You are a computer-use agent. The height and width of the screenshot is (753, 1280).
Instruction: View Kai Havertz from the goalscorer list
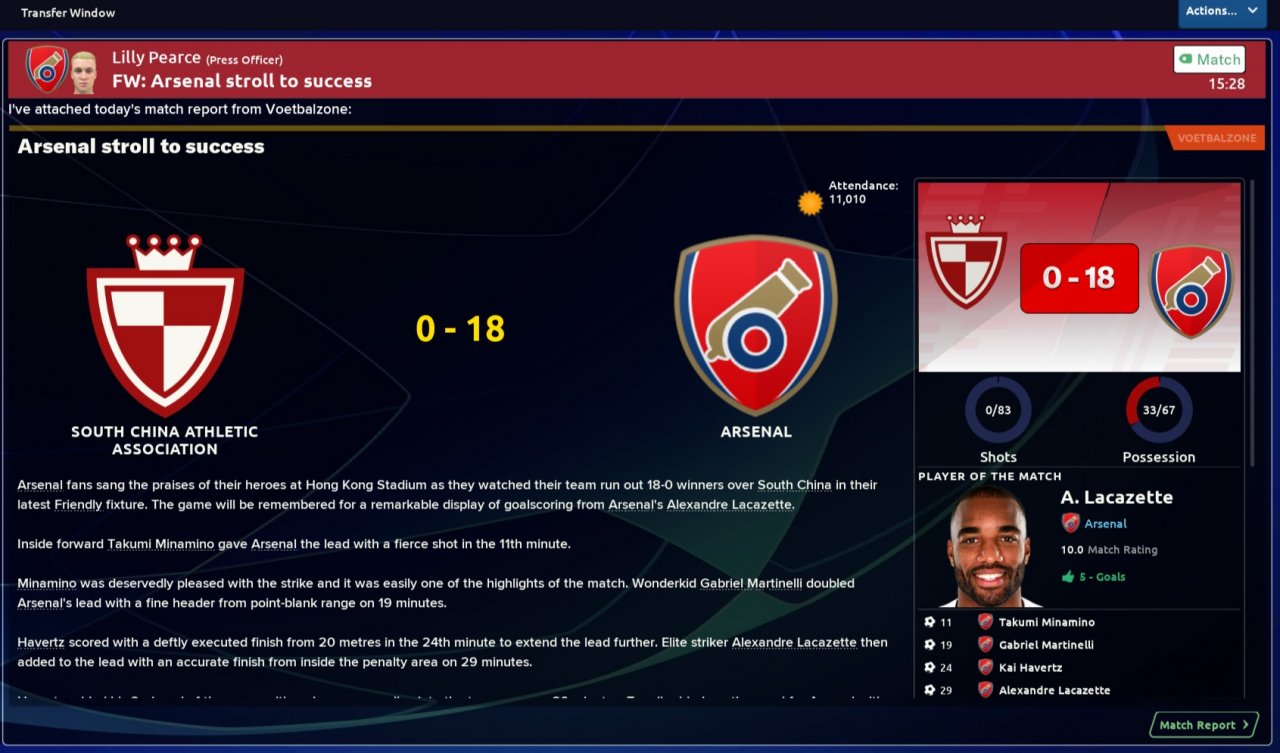(x=1030, y=667)
